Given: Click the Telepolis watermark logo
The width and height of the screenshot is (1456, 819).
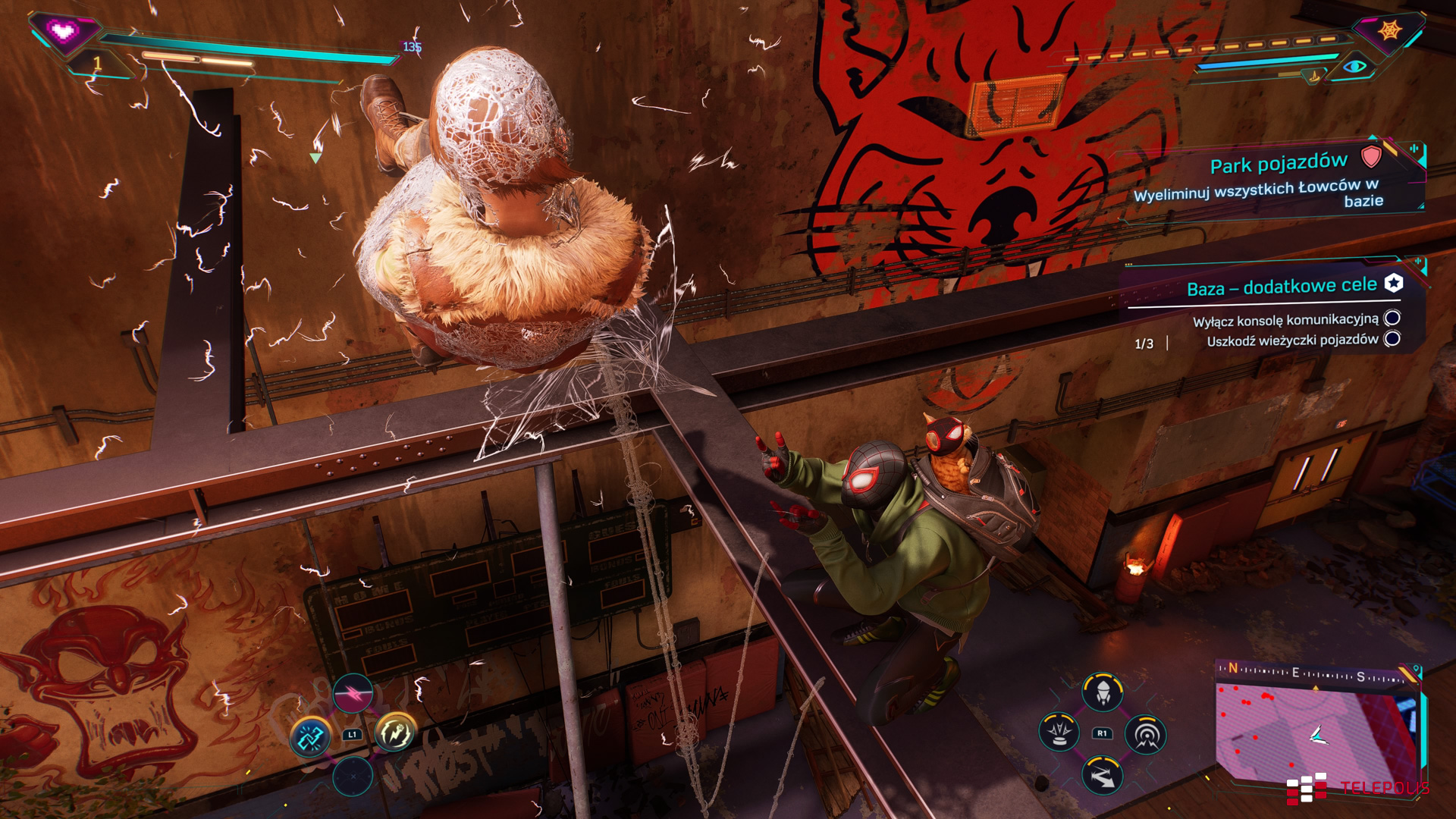Looking at the screenshot, I should (x=1357, y=788).
